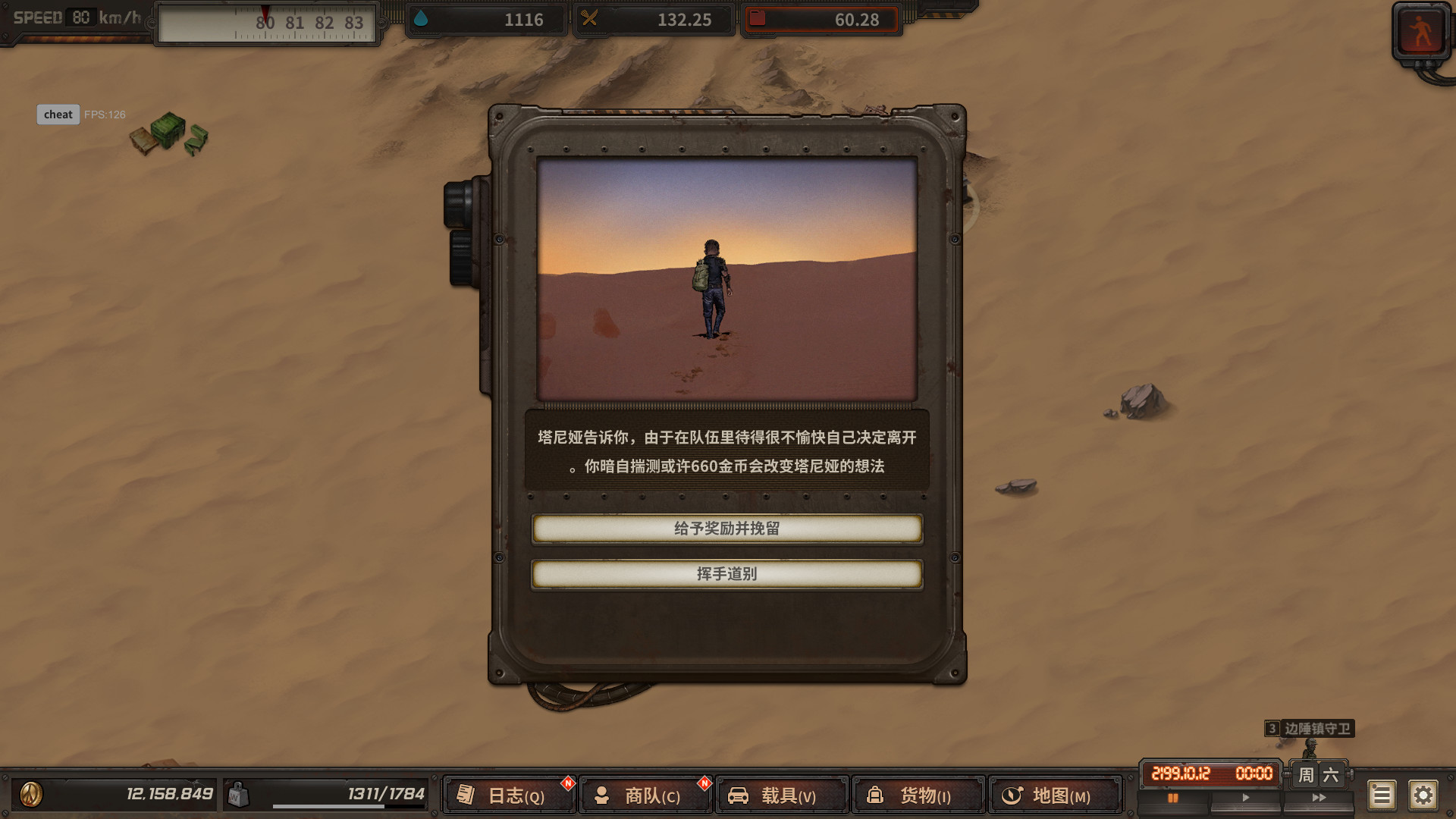Click the cheat button top-left
This screenshot has height=819, width=1456.
coord(58,115)
